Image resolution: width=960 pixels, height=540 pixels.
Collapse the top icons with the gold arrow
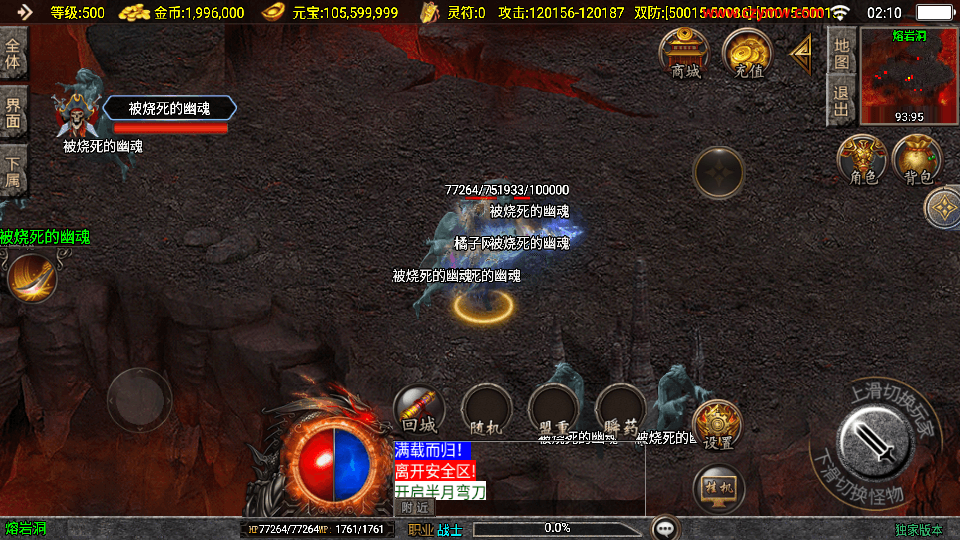[801, 55]
